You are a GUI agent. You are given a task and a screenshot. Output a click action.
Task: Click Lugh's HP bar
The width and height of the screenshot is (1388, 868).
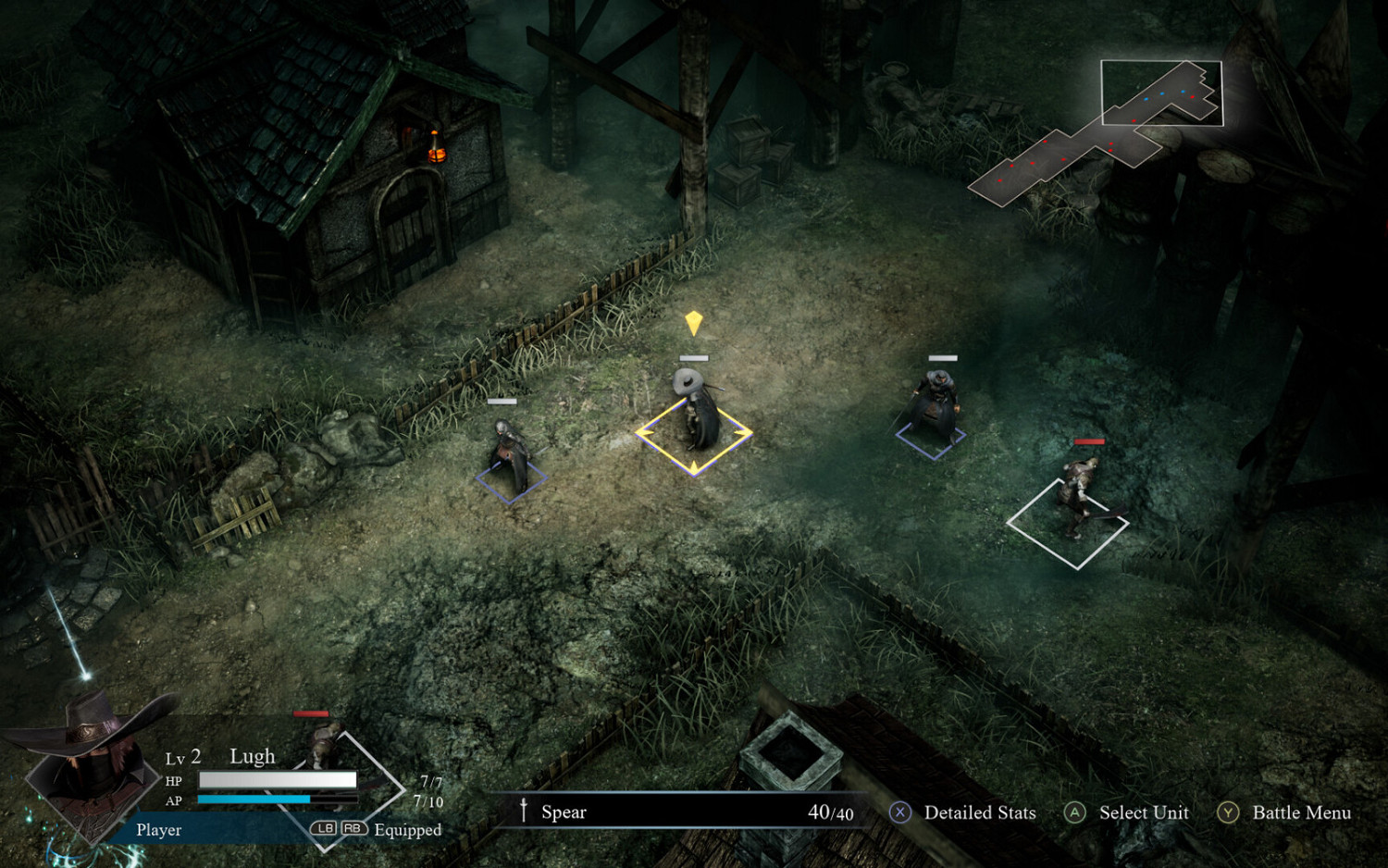[x=278, y=780]
